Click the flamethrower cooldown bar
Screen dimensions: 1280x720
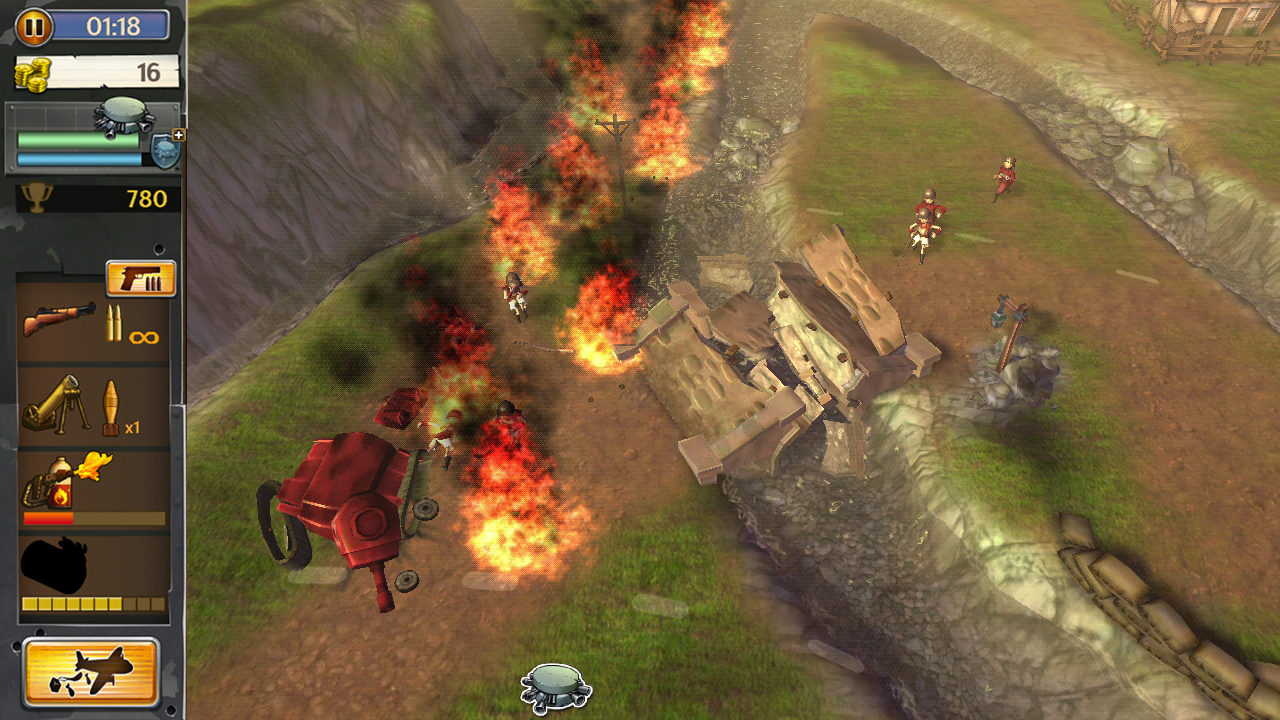click(x=95, y=519)
